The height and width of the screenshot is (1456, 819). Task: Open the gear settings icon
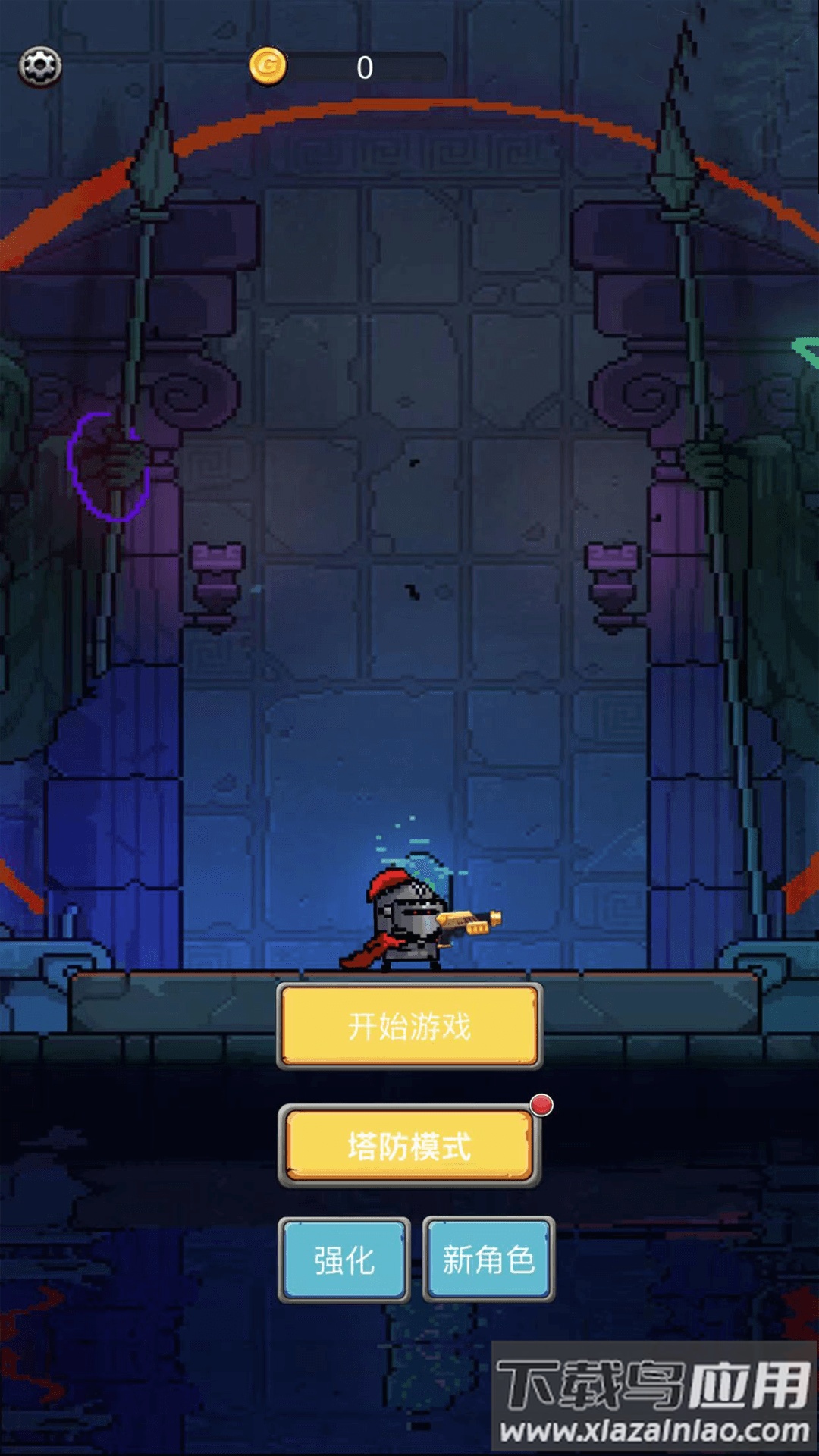pos(40,67)
